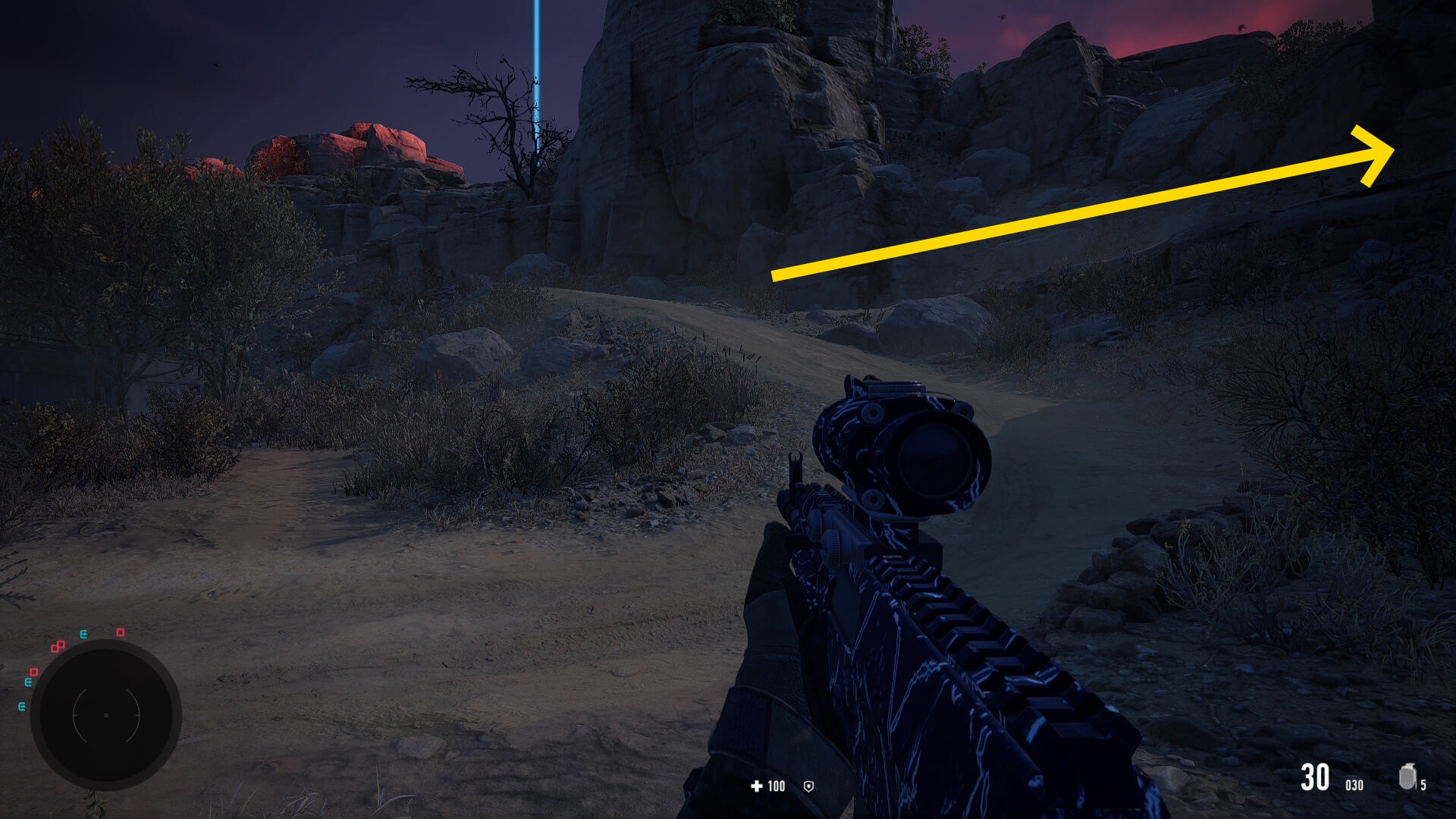Click the circular radar minimap

[x=106, y=714]
